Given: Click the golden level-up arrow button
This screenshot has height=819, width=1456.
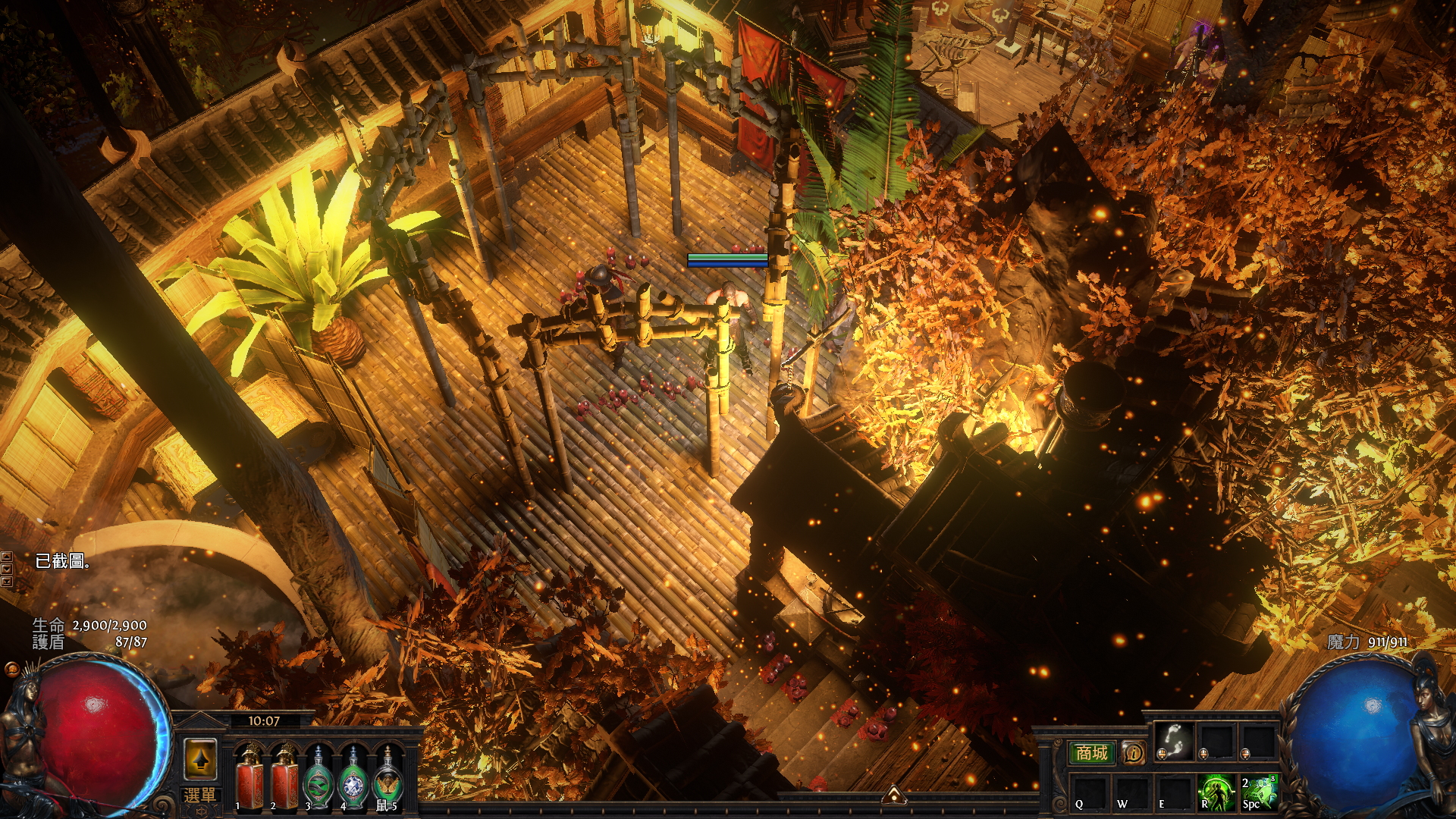Looking at the screenshot, I should coord(200,759).
